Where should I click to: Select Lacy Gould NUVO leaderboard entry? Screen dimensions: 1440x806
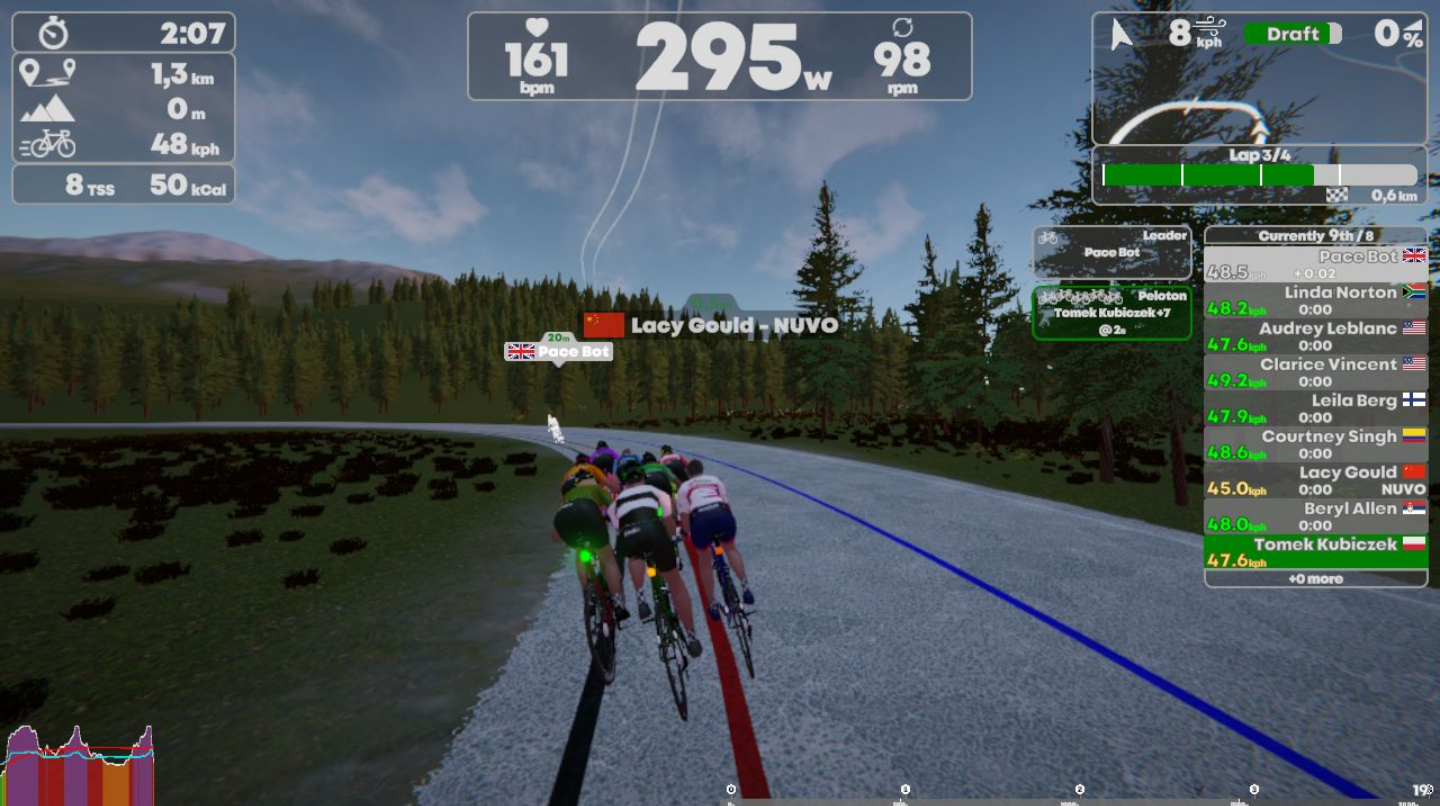click(x=1315, y=481)
